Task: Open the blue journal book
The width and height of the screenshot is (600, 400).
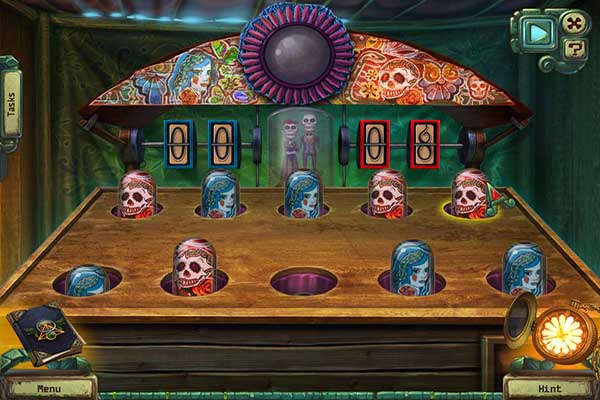Action: 45,334
